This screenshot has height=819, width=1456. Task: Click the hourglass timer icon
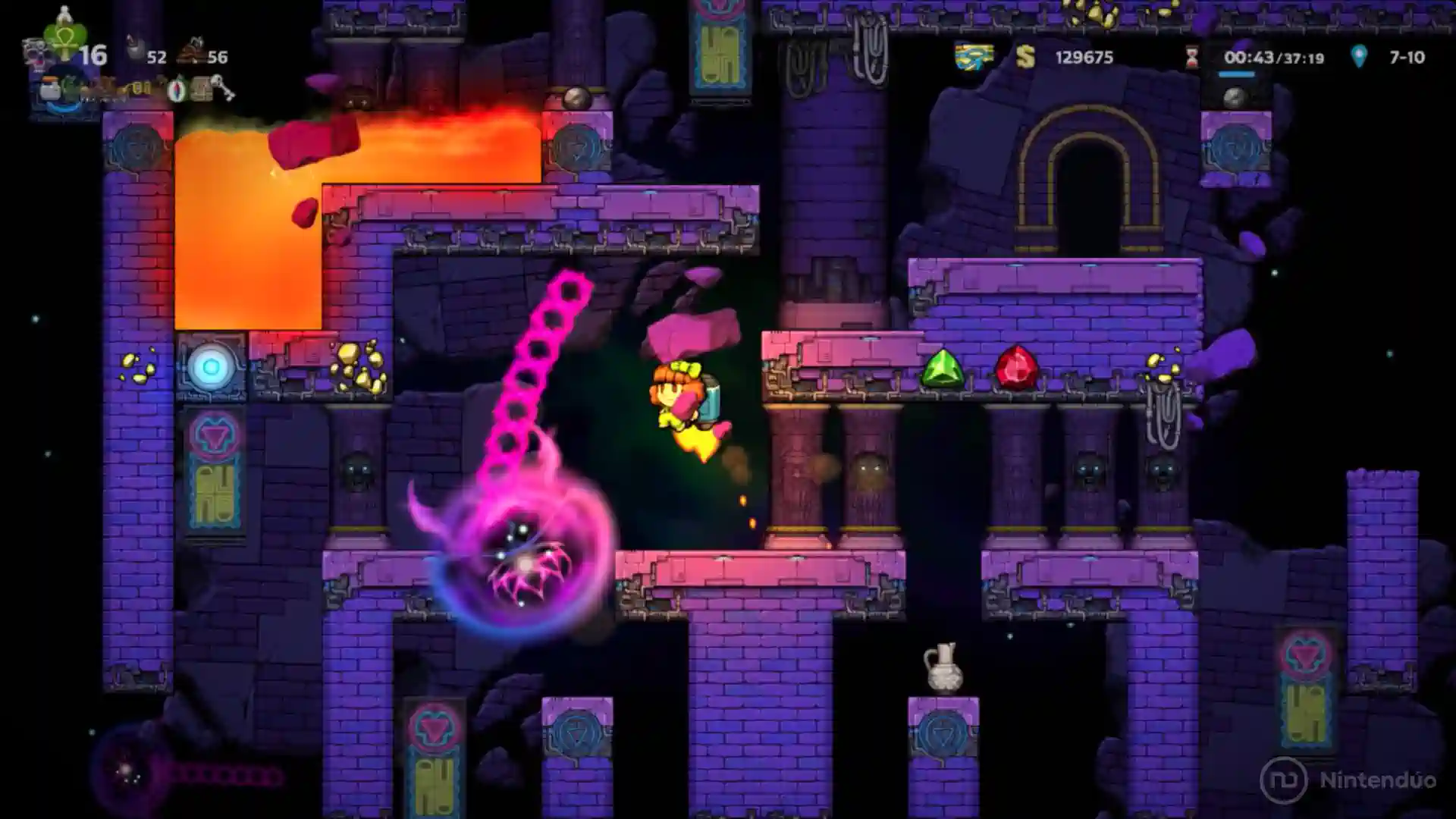1193,57
